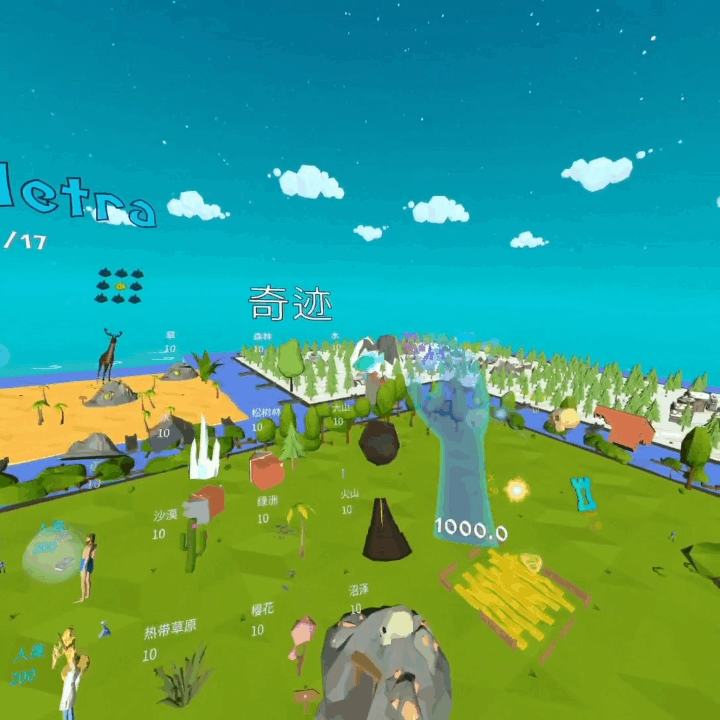
Task: Click the dark pixel invaders icon
Action: (x=119, y=285)
